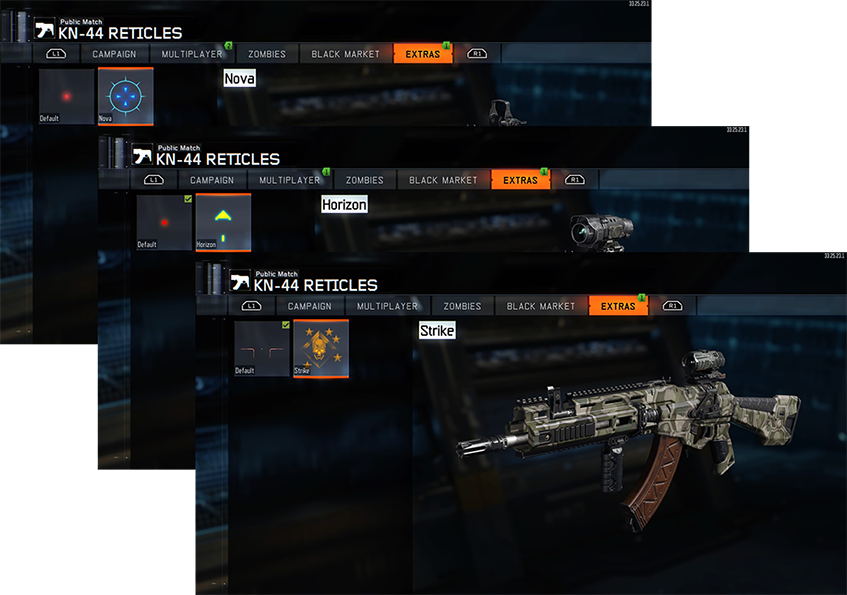Viewport: 847px width, 595px height.
Task: Open the Campaign tab in the Strike panel
Action: coord(310,306)
